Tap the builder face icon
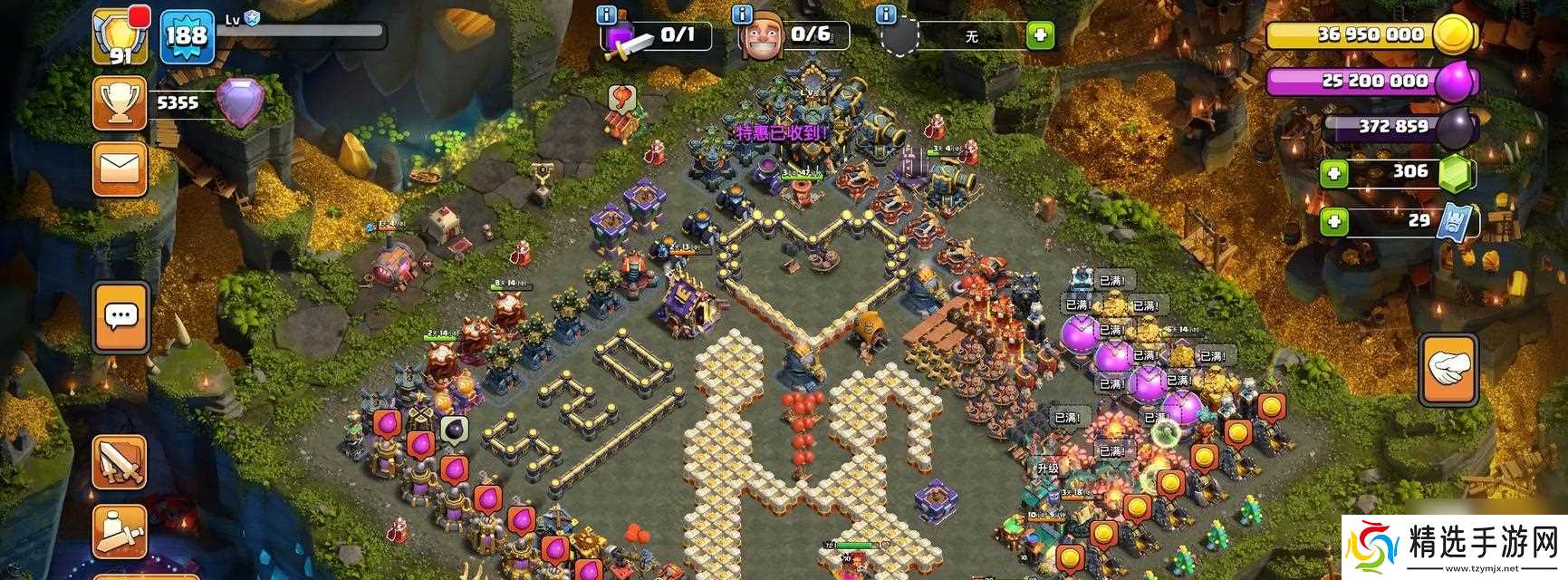 point(759,40)
